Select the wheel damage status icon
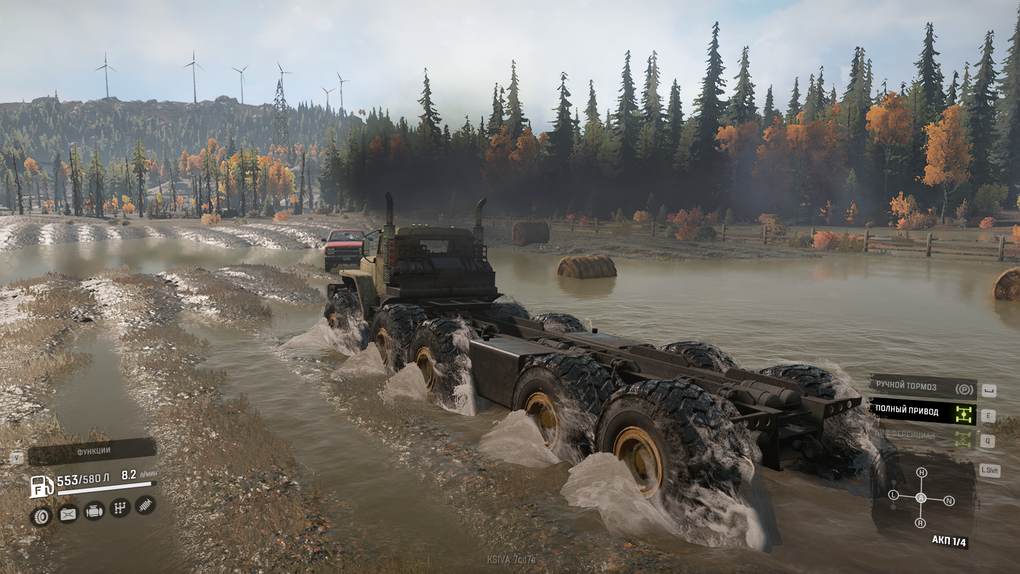Image resolution: width=1020 pixels, height=574 pixels. pos(41,516)
